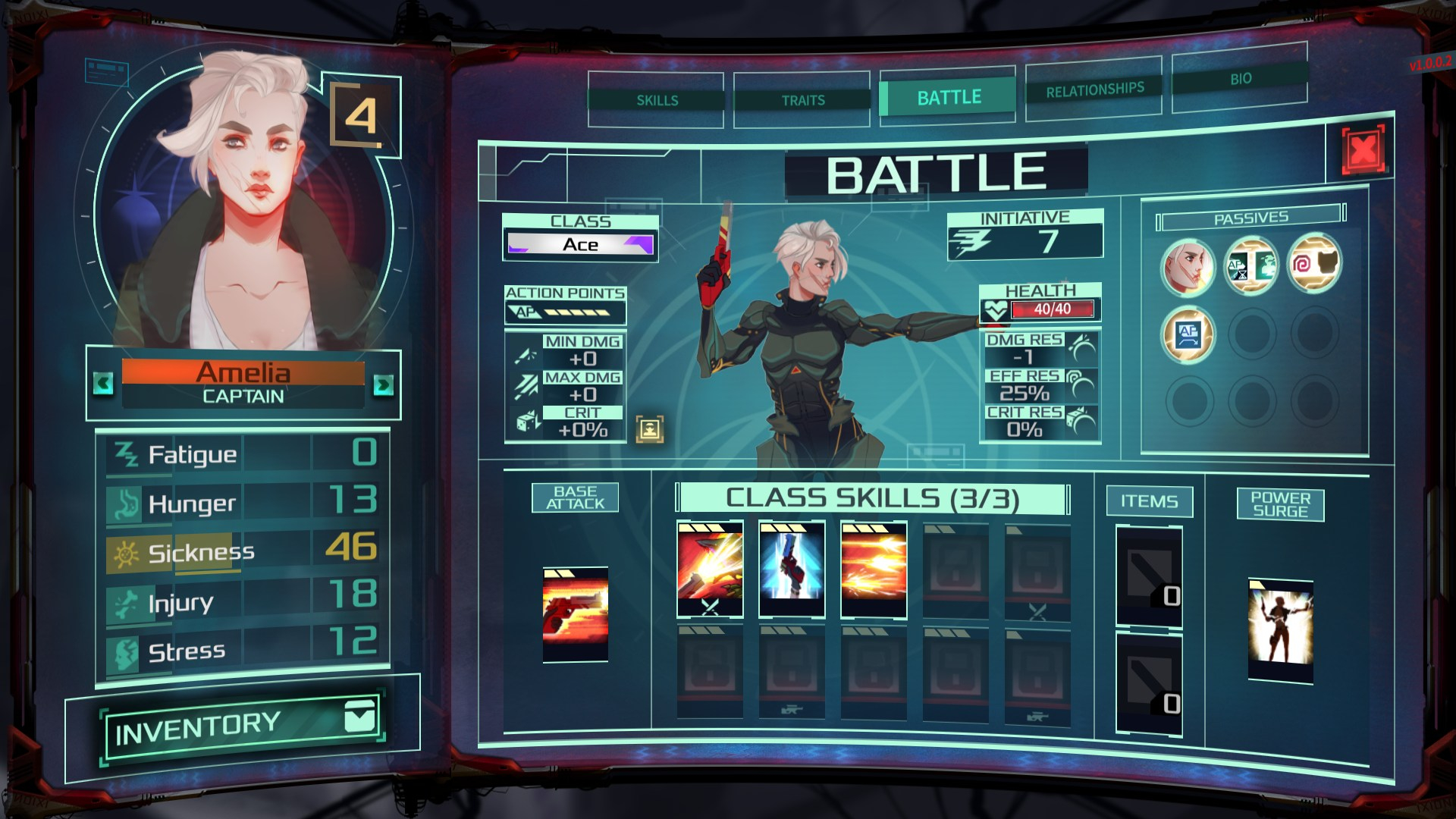The height and width of the screenshot is (819, 1456).
Task: Click the yellow icon beside crit stat
Action: (650, 428)
